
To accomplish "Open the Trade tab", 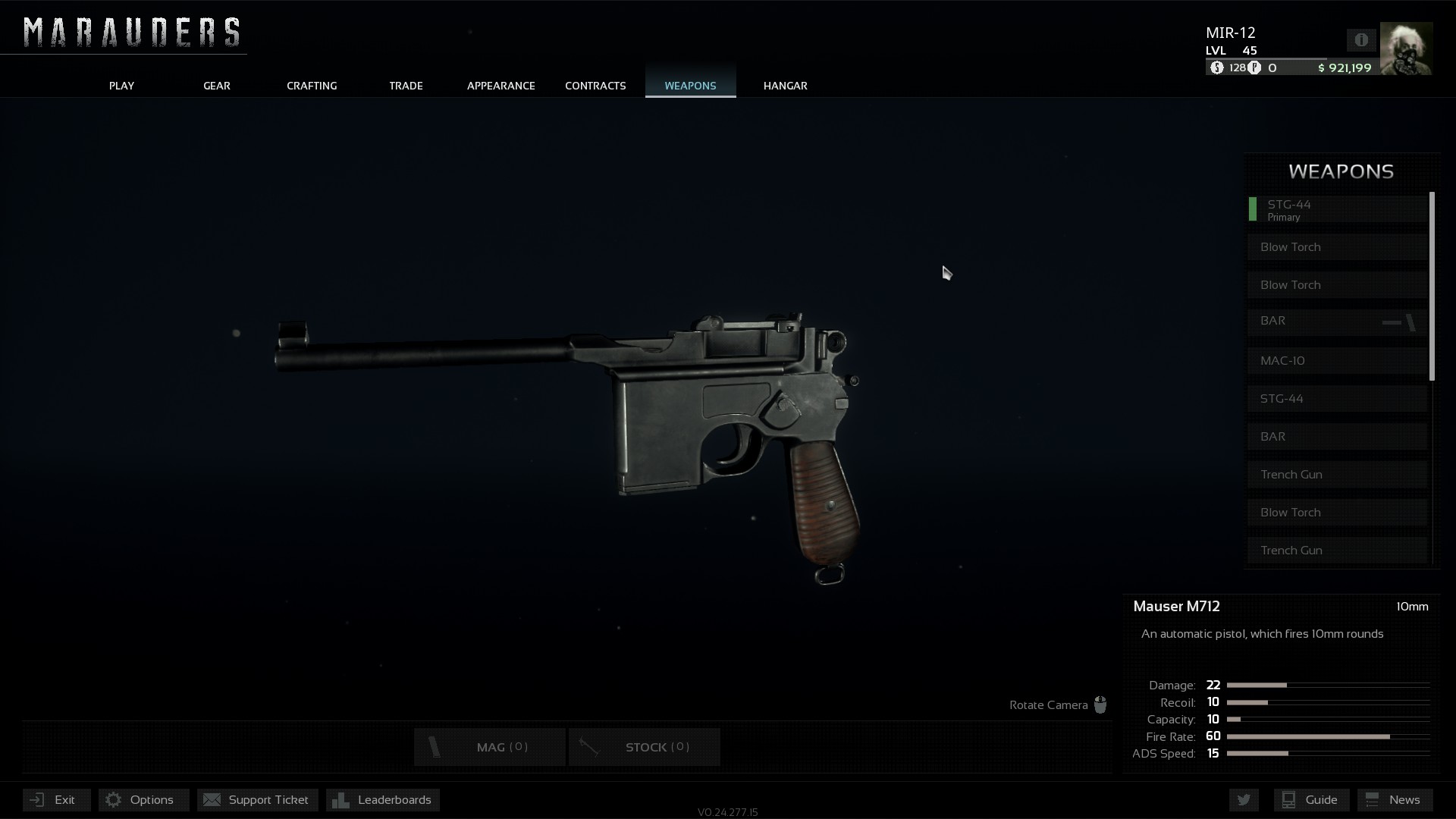I will tap(406, 86).
